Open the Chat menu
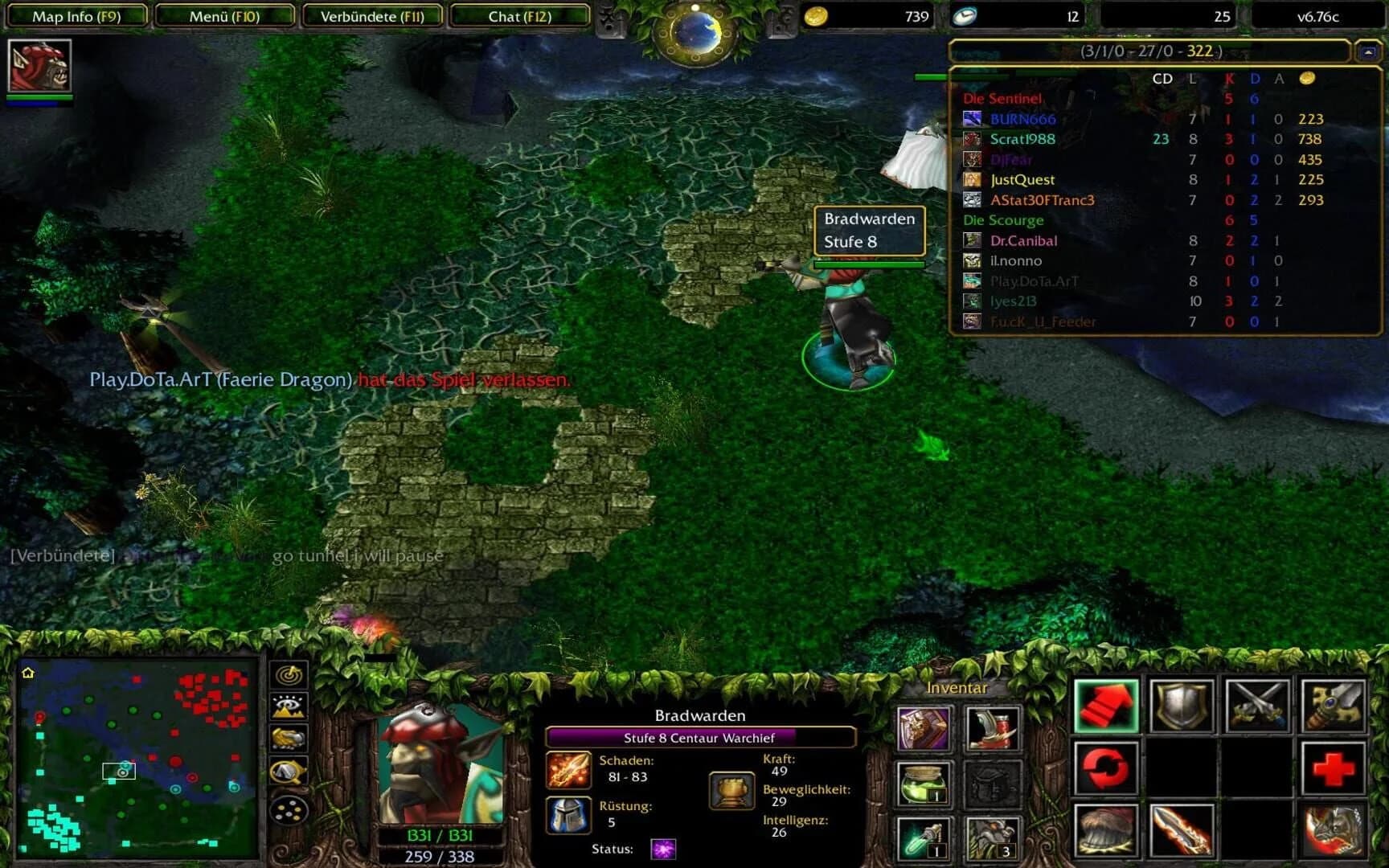Screen dimensions: 1389x868 (518, 15)
